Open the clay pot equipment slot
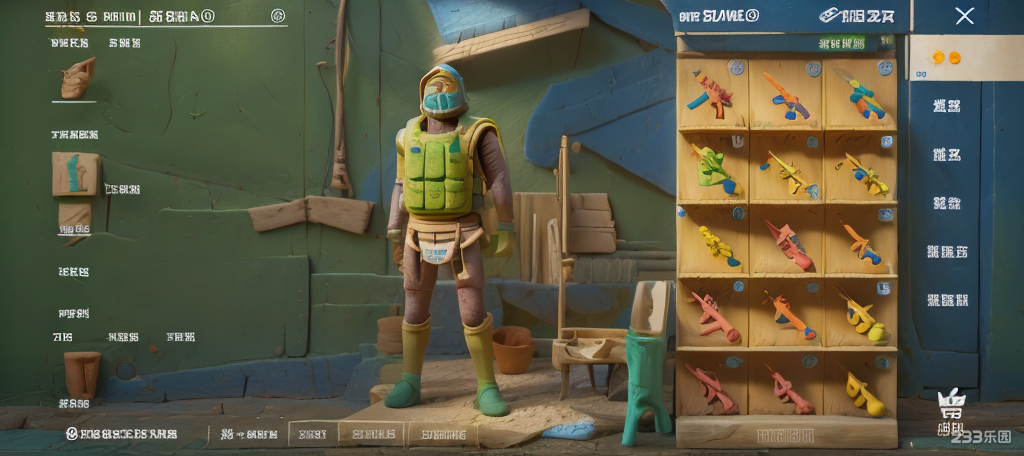Viewport: 1024px width, 456px height. (x=81, y=372)
